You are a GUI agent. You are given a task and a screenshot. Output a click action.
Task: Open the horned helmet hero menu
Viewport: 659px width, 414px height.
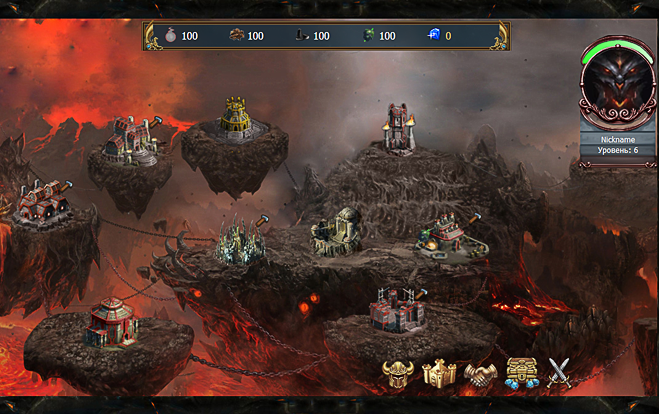point(398,373)
